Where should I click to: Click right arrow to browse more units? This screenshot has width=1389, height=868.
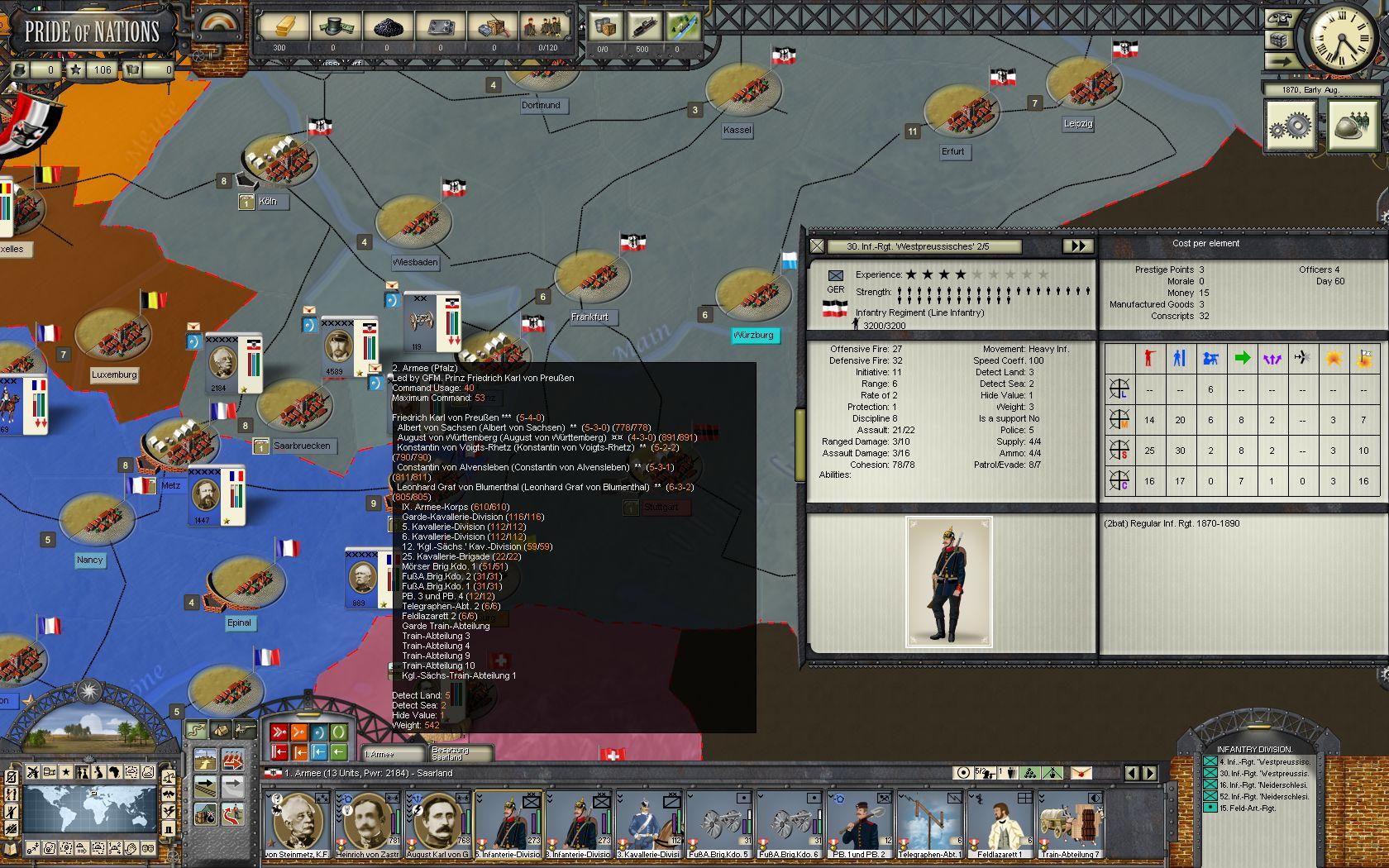pyautogui.click(x=1150, y=773)
